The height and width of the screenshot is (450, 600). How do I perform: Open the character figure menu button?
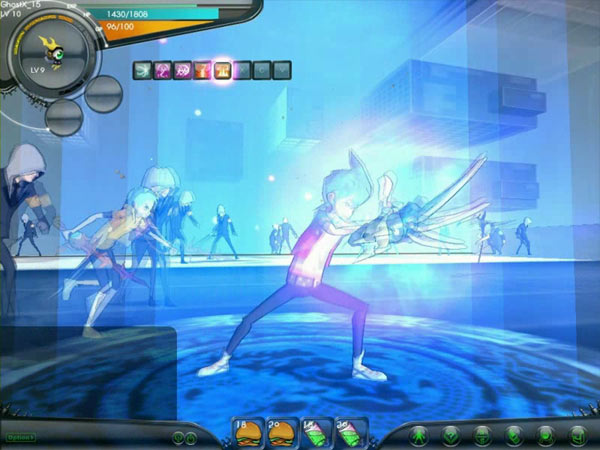[421, 435]
